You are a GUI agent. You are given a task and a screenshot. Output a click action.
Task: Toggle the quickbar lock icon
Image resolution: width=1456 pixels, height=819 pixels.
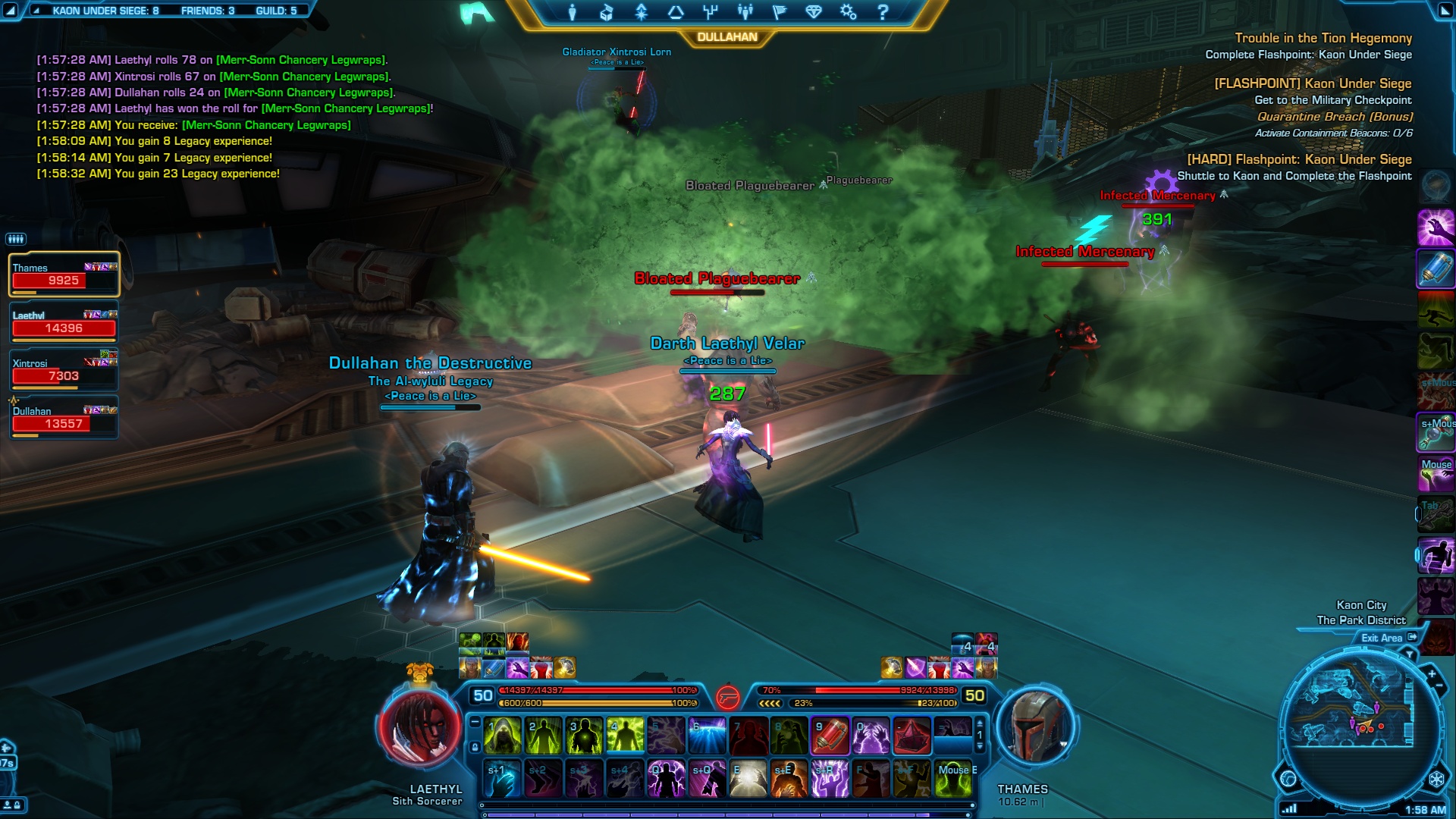pos(475,748)
